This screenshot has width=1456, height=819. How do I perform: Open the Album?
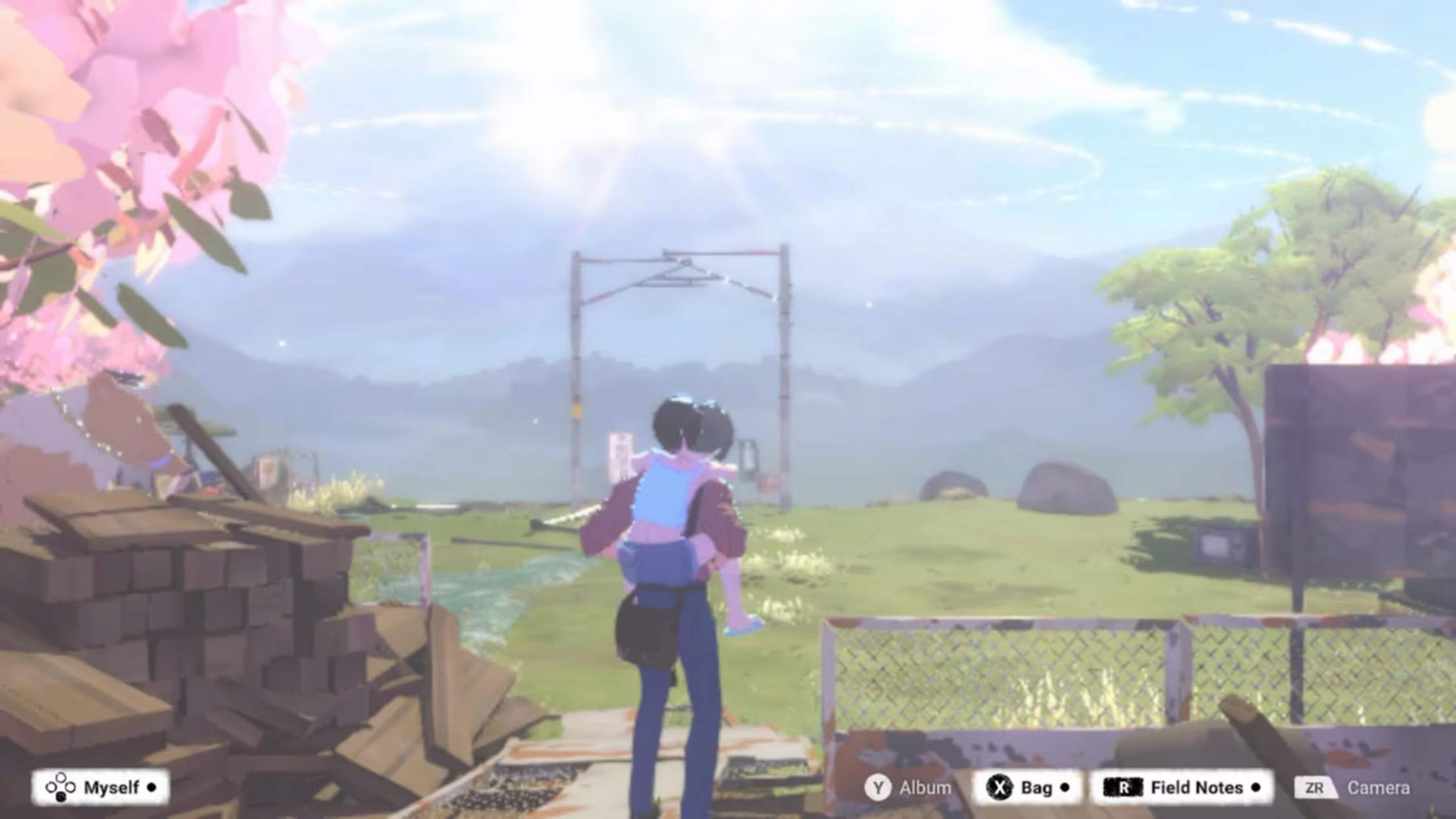[x=923, y=788]
